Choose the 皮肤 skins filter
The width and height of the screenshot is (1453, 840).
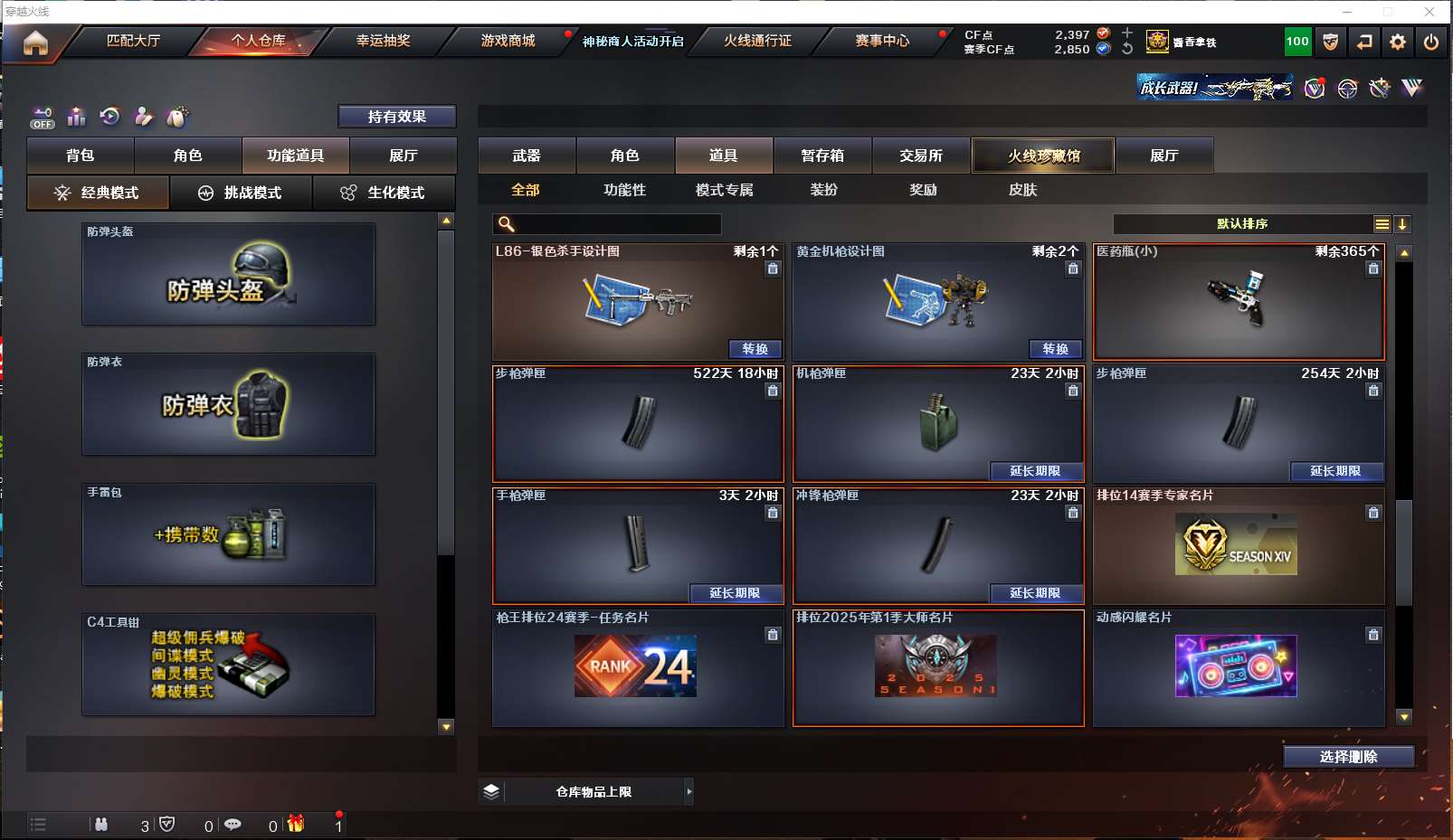point(1022,190)
